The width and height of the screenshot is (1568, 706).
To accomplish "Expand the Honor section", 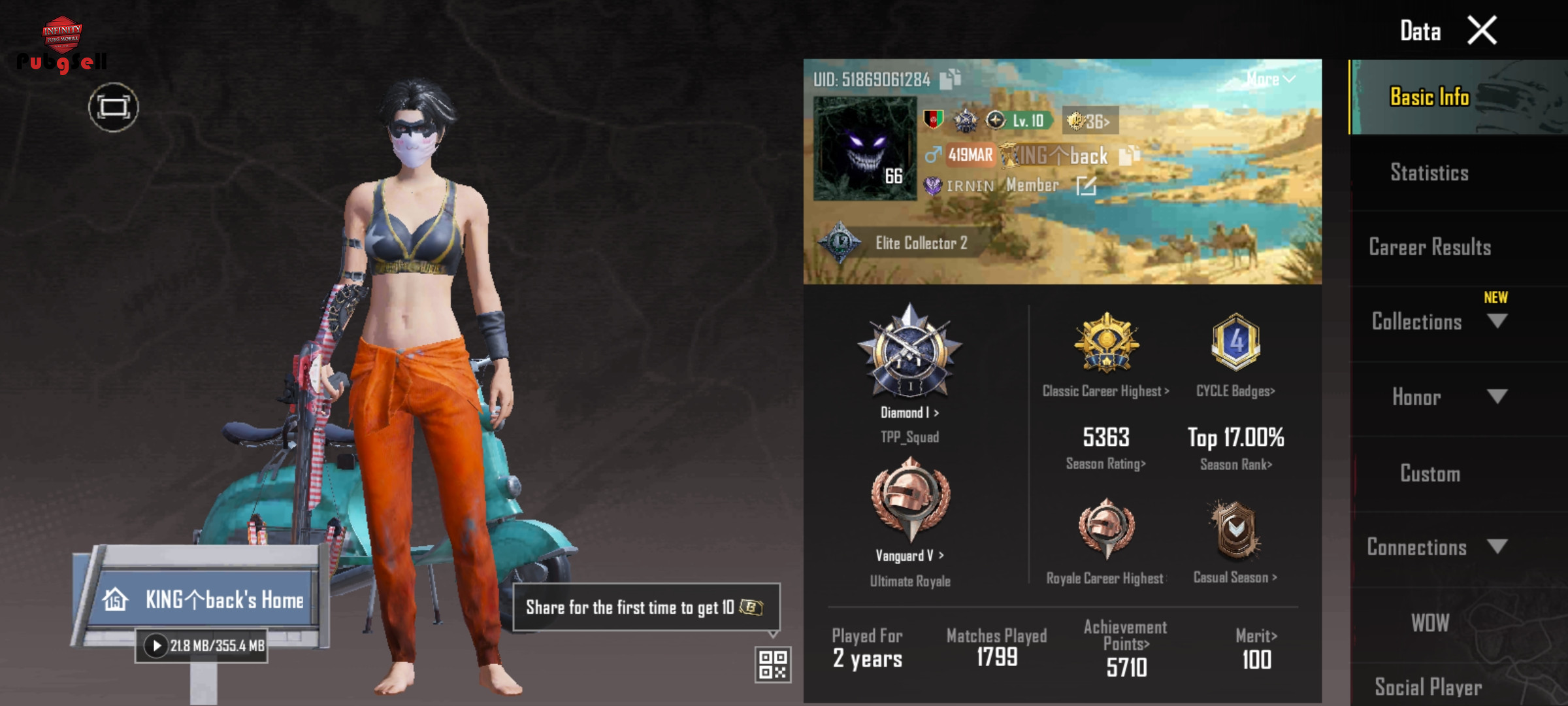I will [1496, 397].
